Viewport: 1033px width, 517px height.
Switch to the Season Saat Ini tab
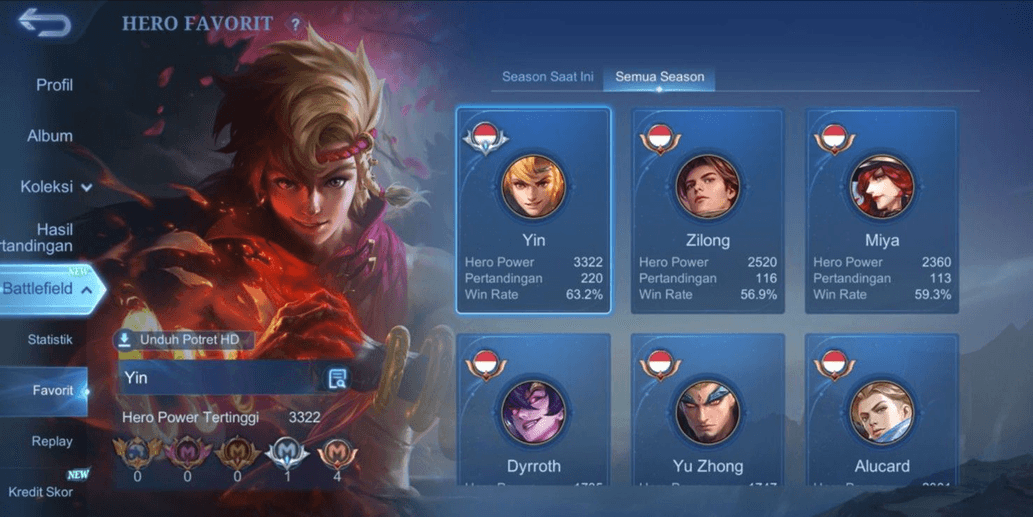tap(547, 77)
